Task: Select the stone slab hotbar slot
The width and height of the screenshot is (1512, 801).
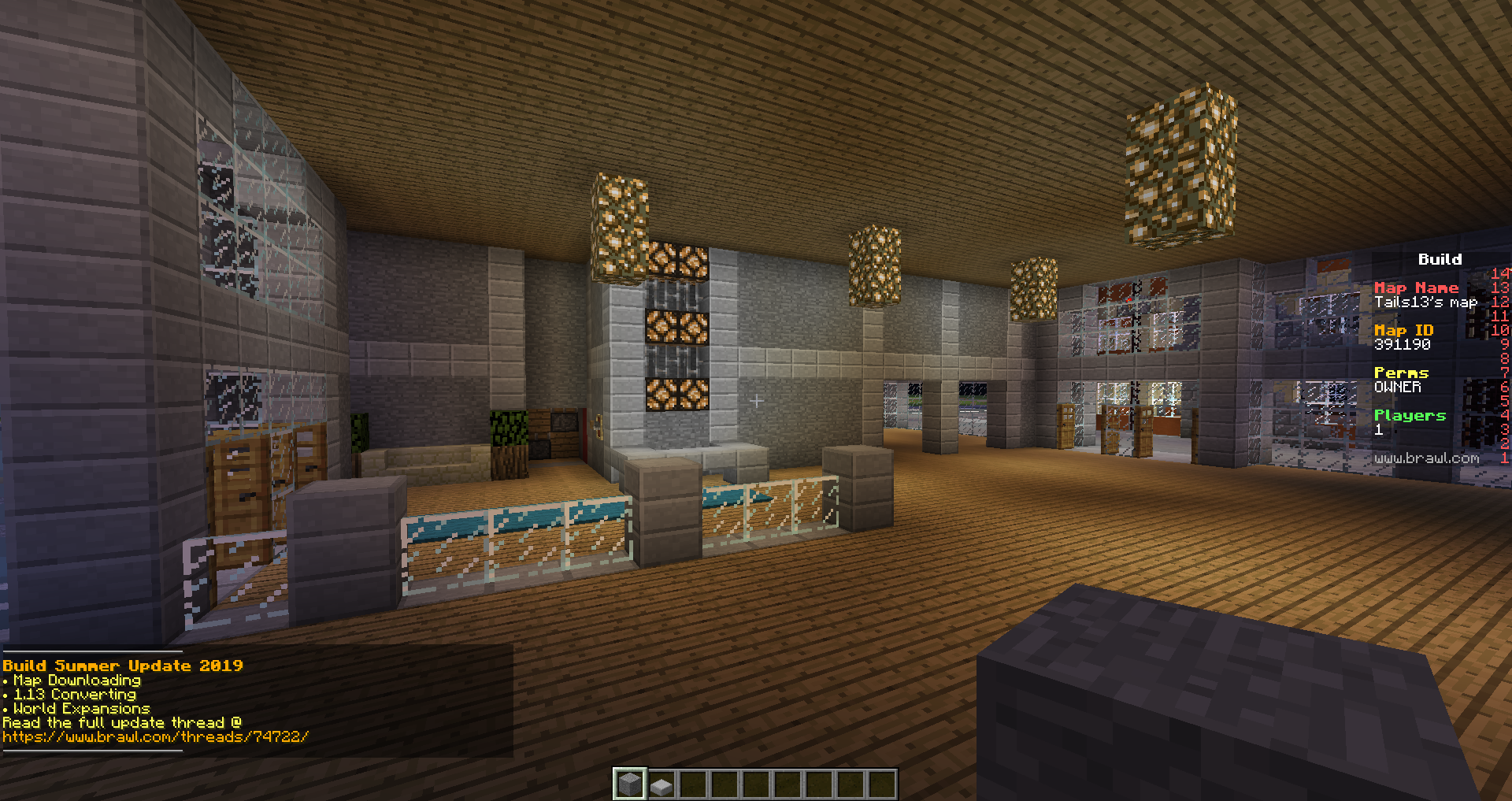Action: click(661, 784)
